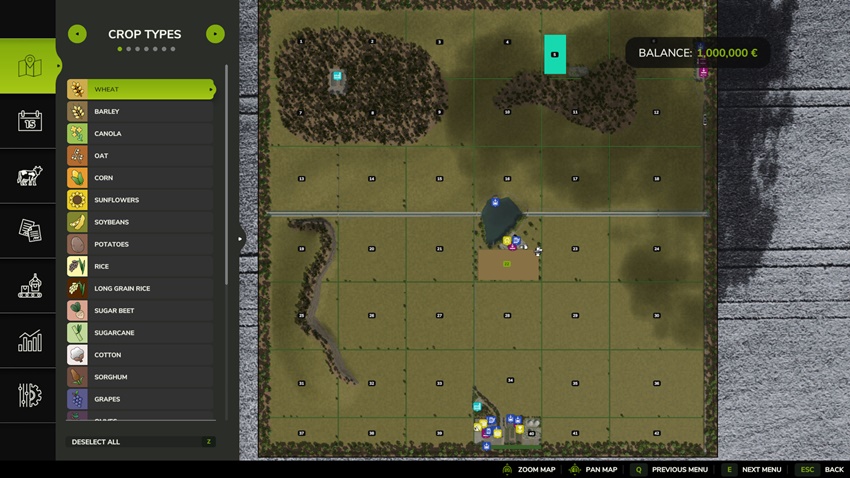
Task: Switch to the statistics bar chart tab
Action: [x=29, y=341]
